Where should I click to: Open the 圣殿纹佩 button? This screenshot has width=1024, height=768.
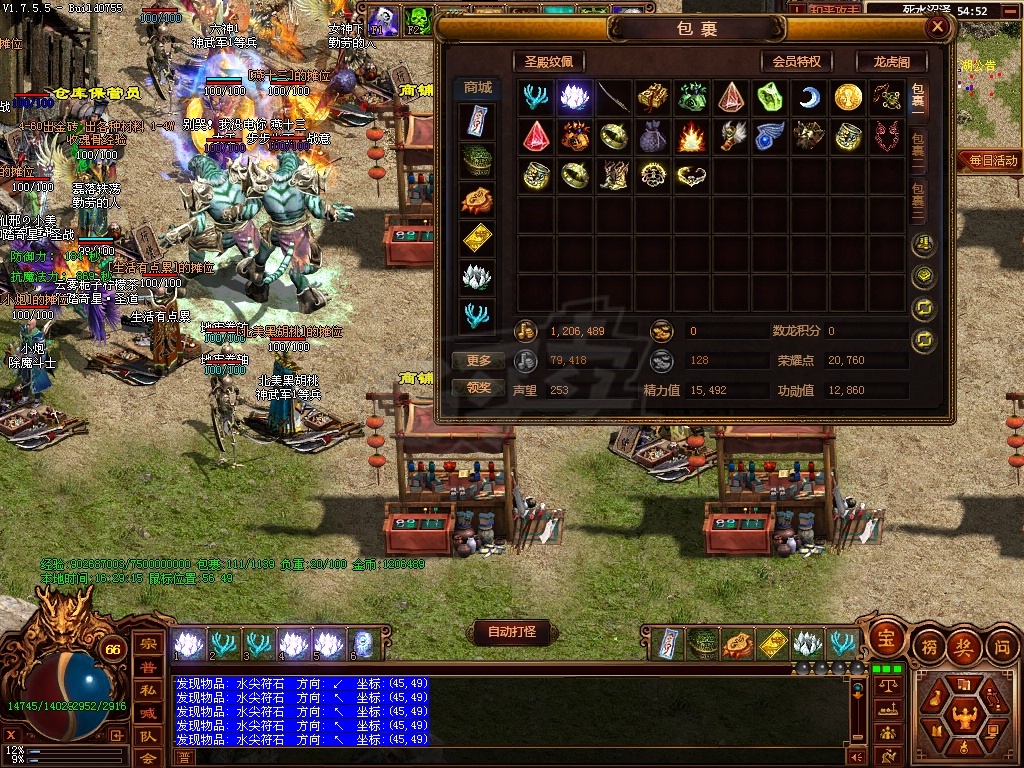click(x=548, y=61)
